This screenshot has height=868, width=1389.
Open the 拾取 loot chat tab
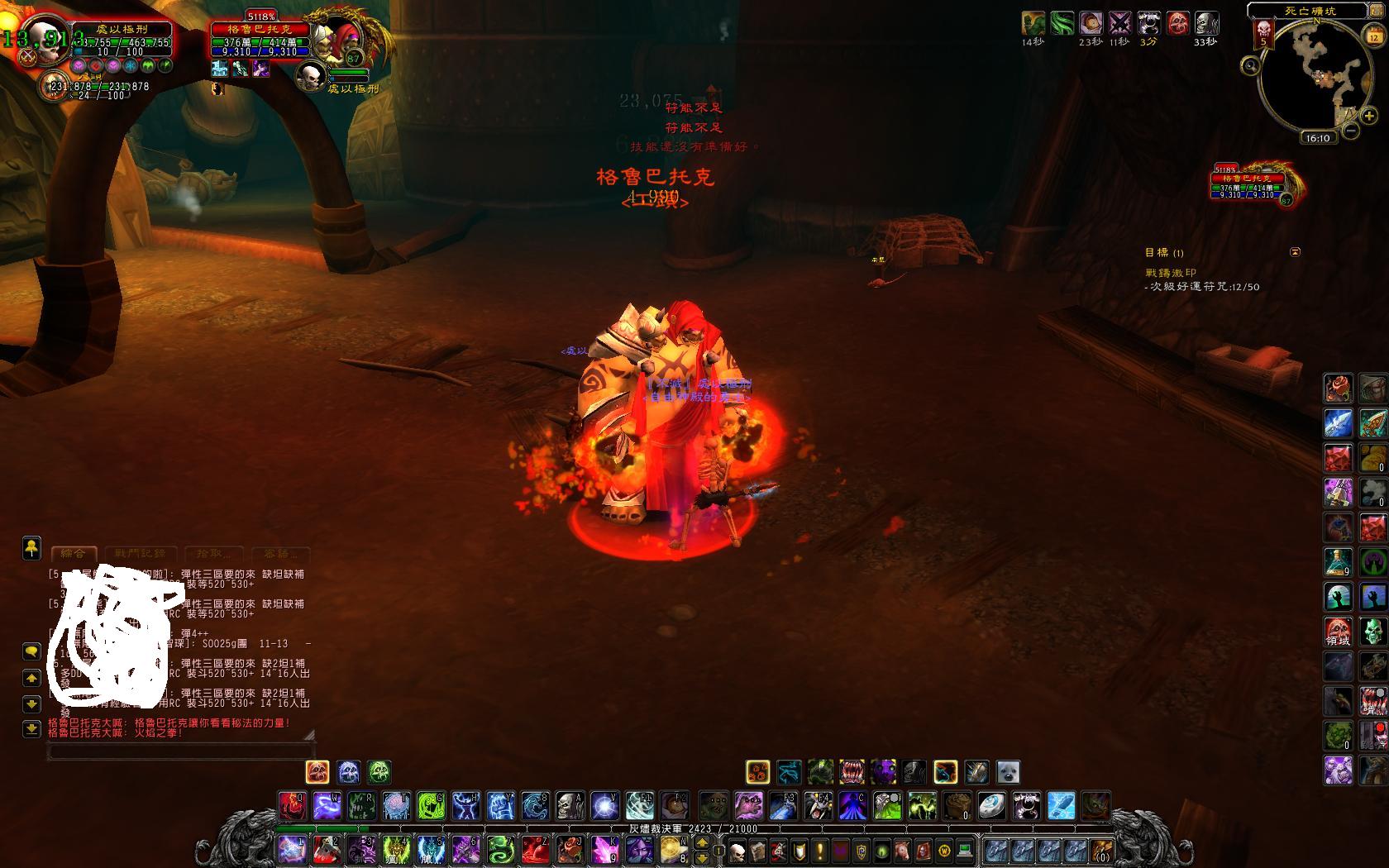(213, 553)
